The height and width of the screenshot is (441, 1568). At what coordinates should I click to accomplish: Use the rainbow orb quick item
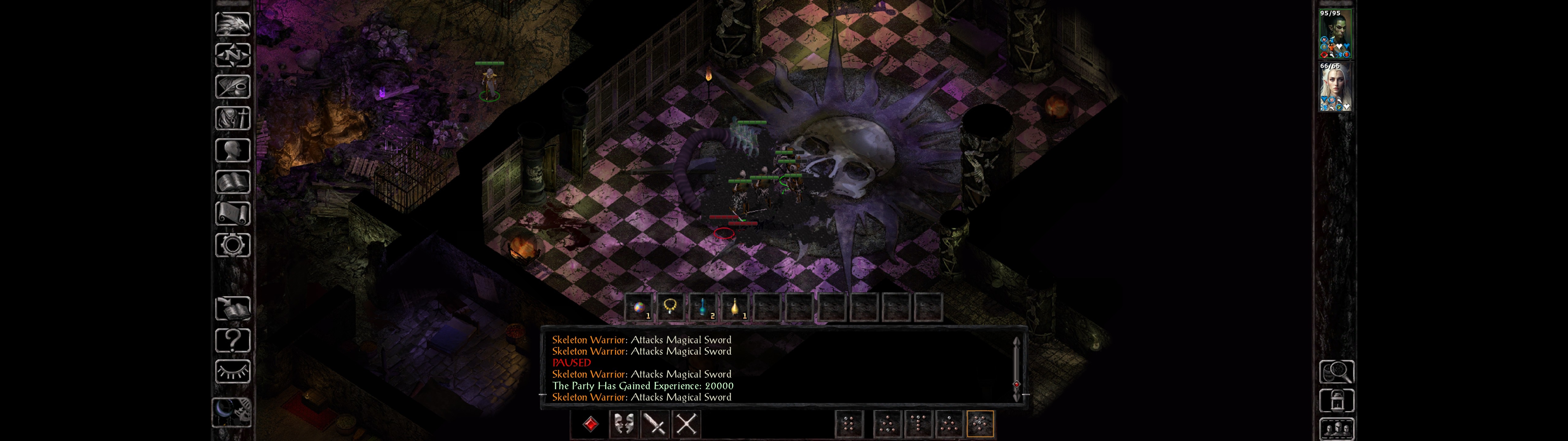point(639,307)
